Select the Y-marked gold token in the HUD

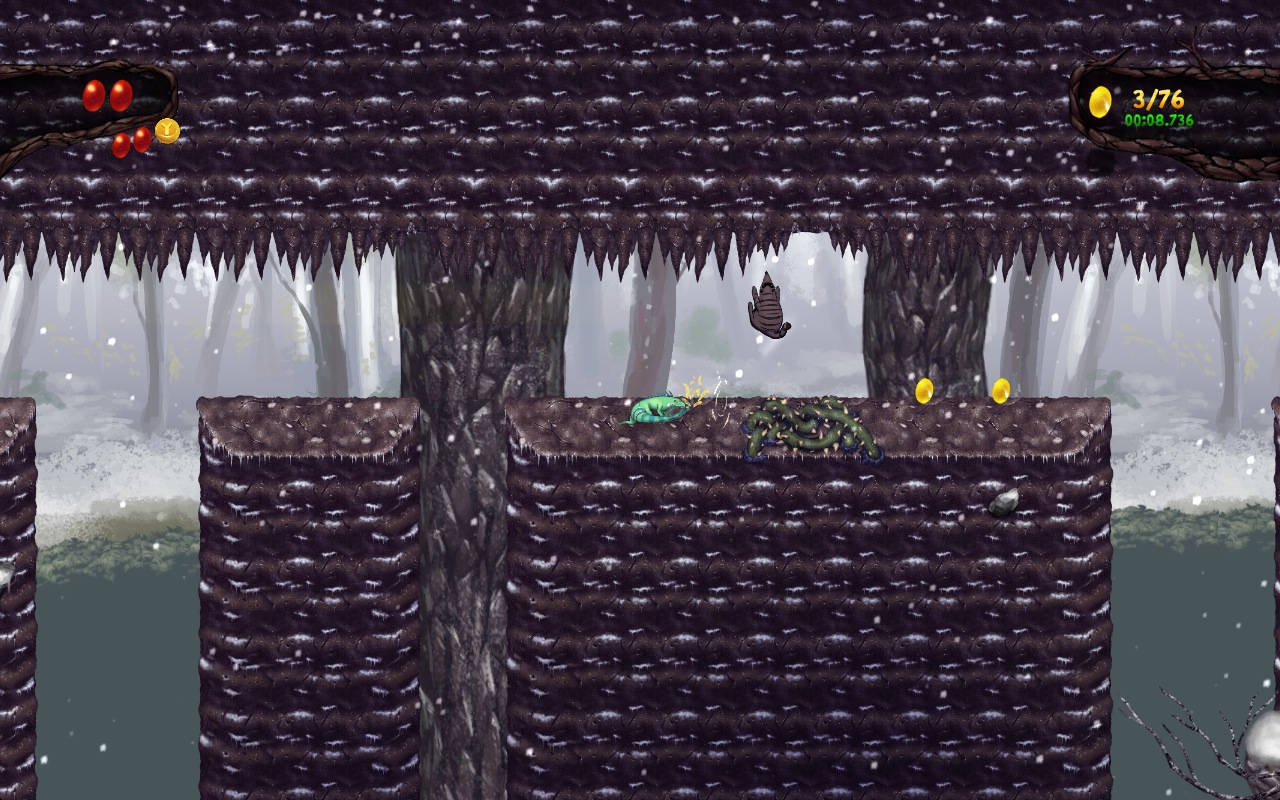tap(167, 131)
